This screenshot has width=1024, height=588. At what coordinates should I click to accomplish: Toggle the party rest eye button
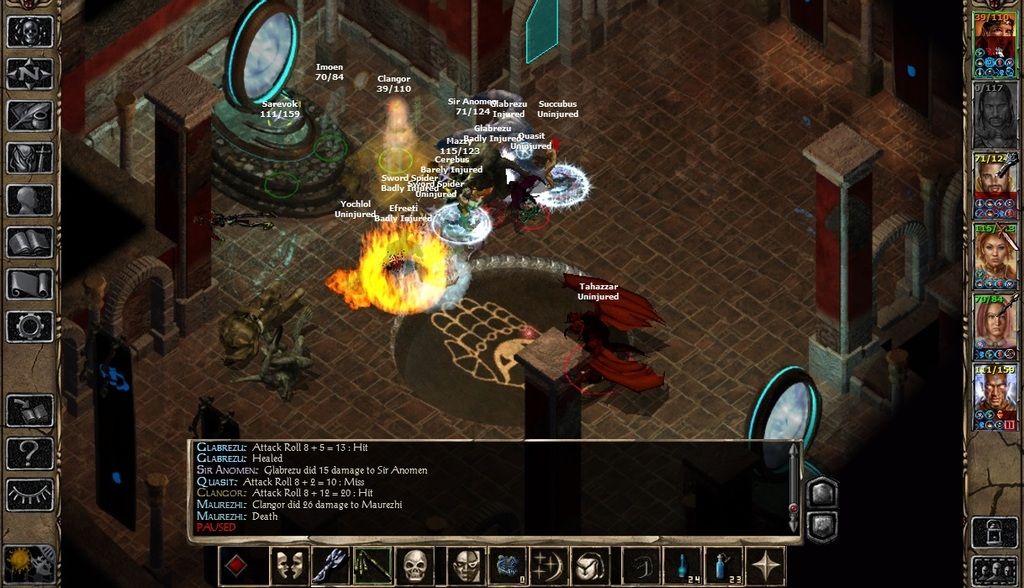pos(30,495)
